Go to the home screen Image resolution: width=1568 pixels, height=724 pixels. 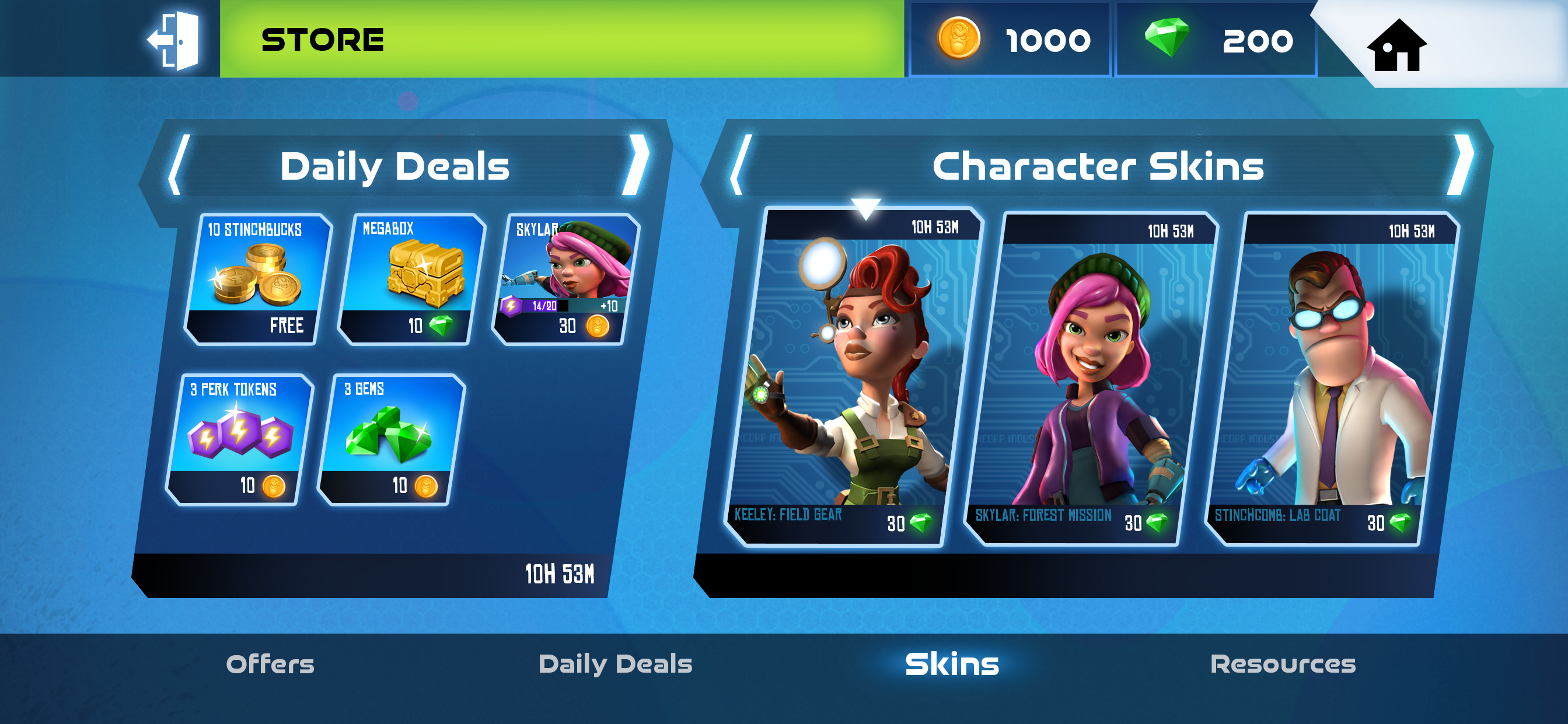click(1396, 45)
